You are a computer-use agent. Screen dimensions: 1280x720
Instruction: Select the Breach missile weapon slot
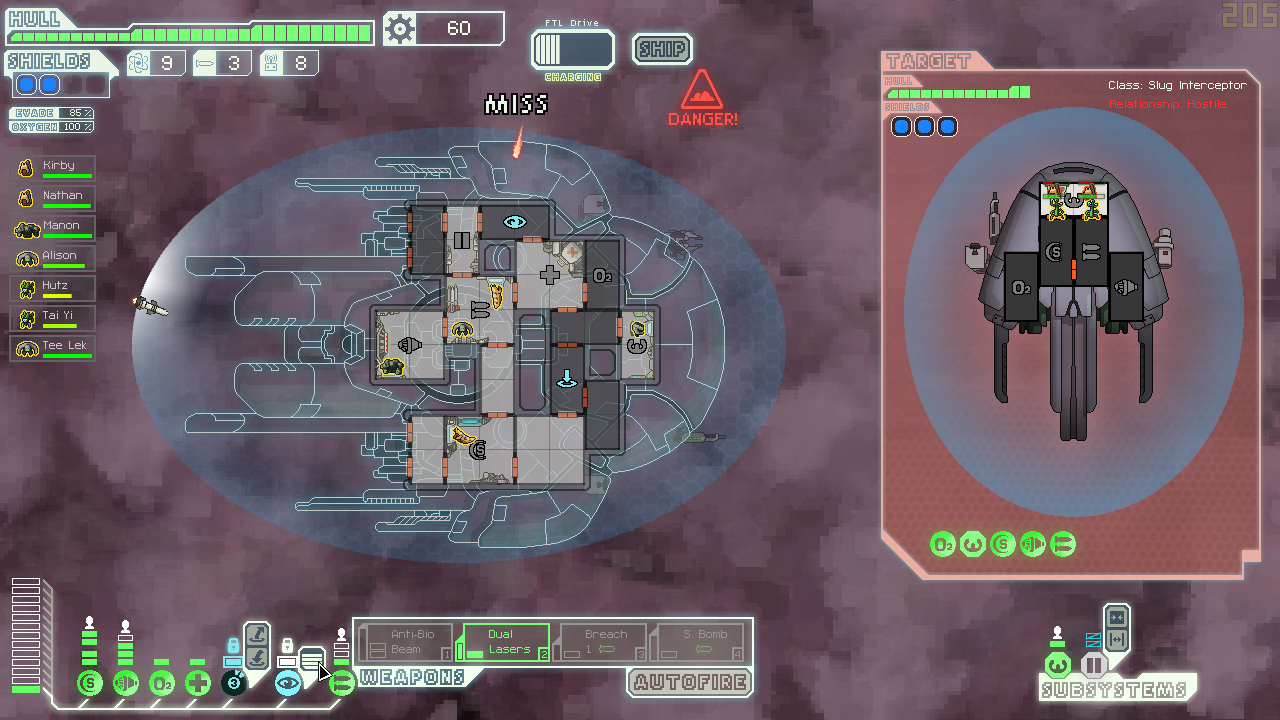(602, 642)
